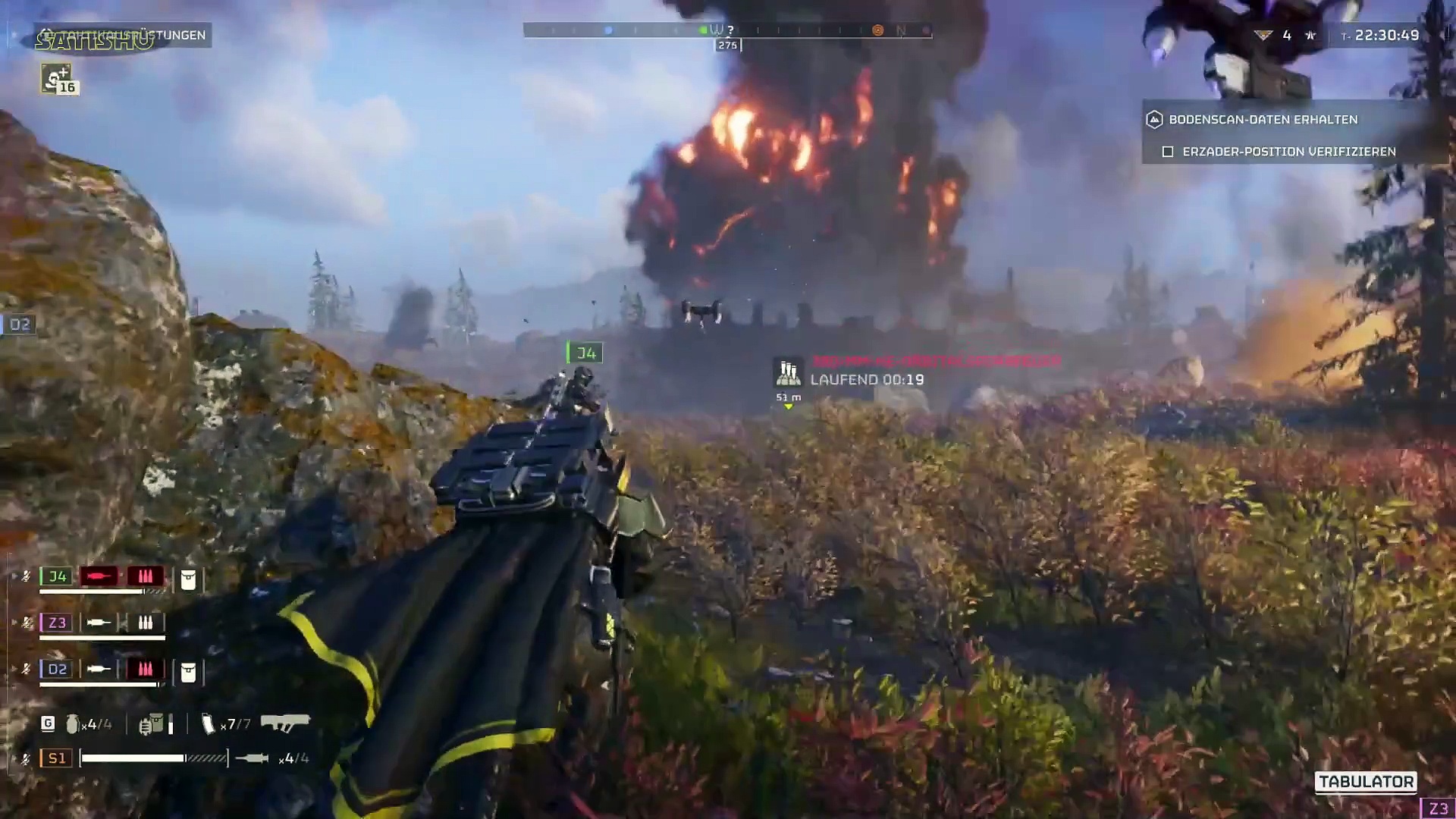Select squad member Z3 in the squad list
Image resolution: width=1456 pixels, height=819 pixels.
click(57, 623)
